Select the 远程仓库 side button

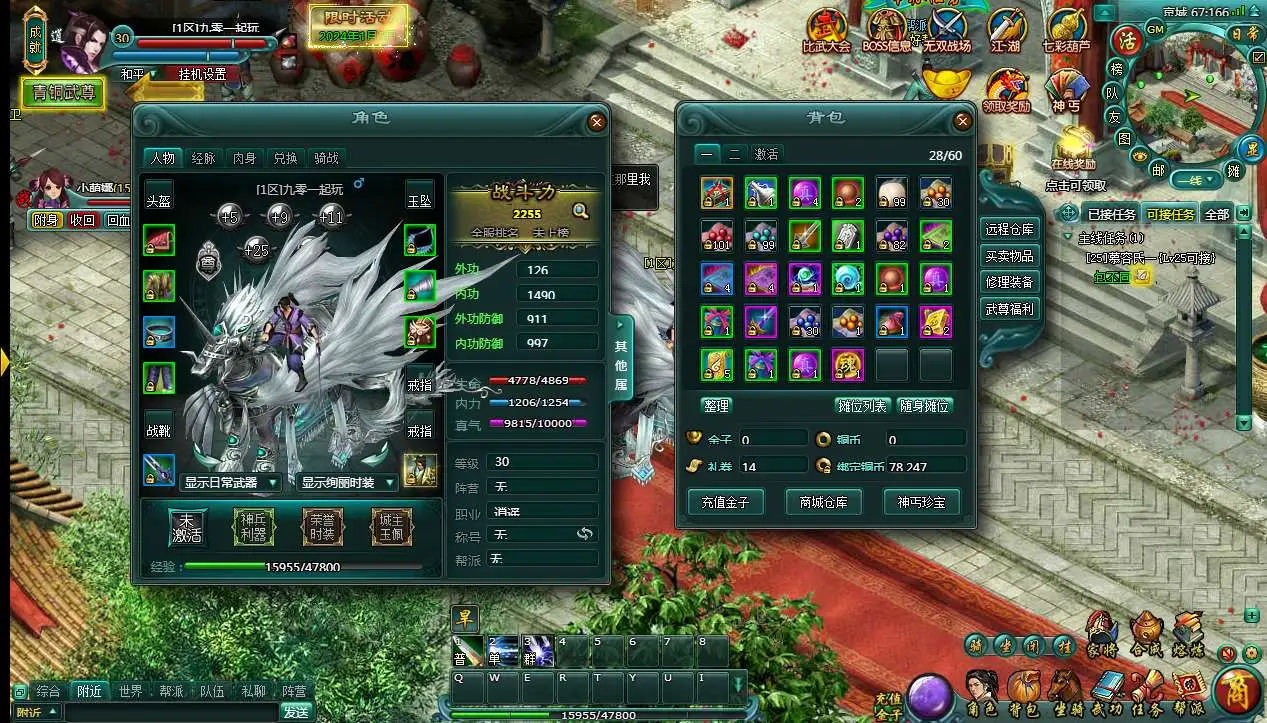click(1009, 228)
